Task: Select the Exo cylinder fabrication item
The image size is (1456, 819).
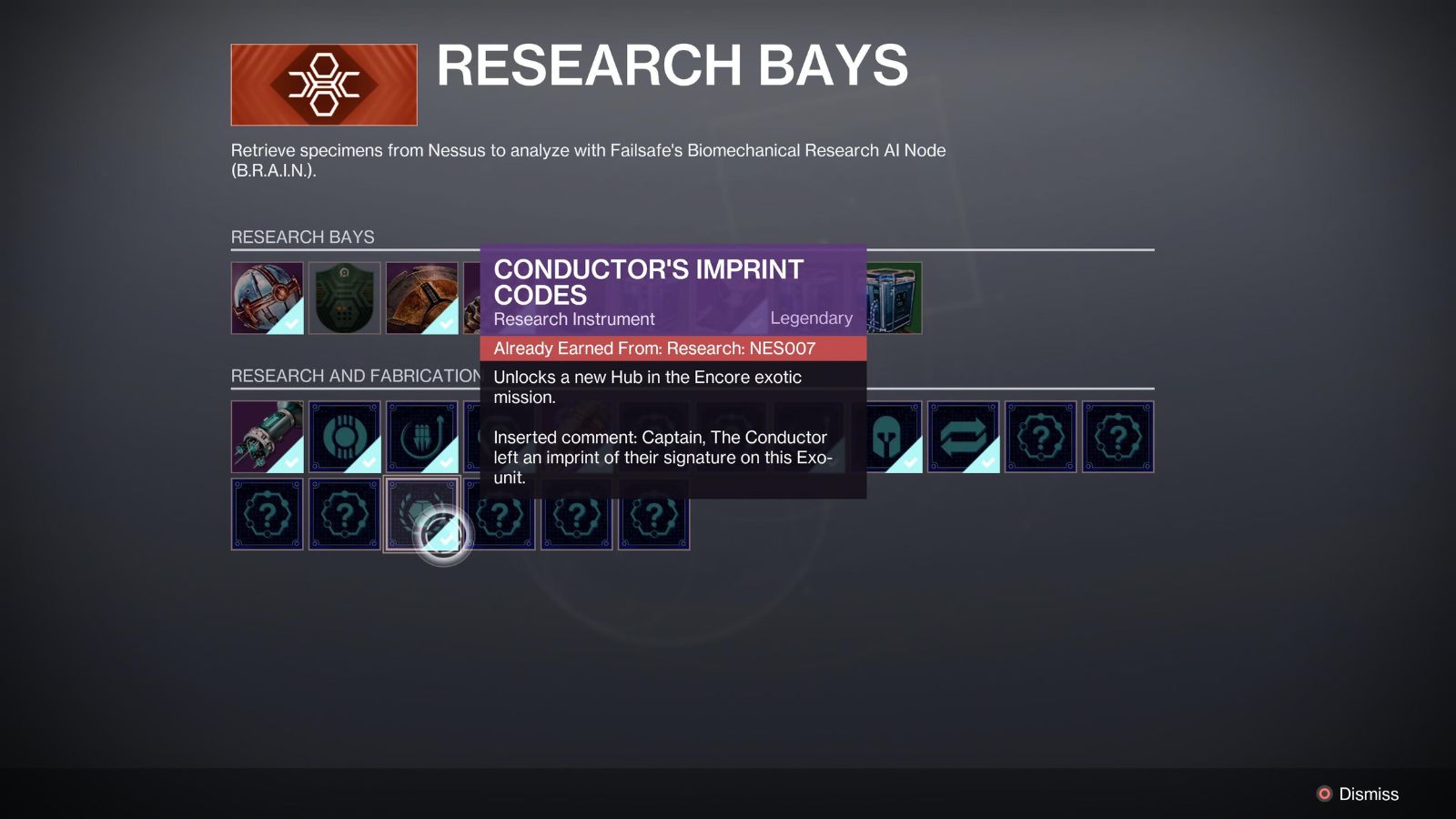Action: pyautogui.click(x=268, y=437)
